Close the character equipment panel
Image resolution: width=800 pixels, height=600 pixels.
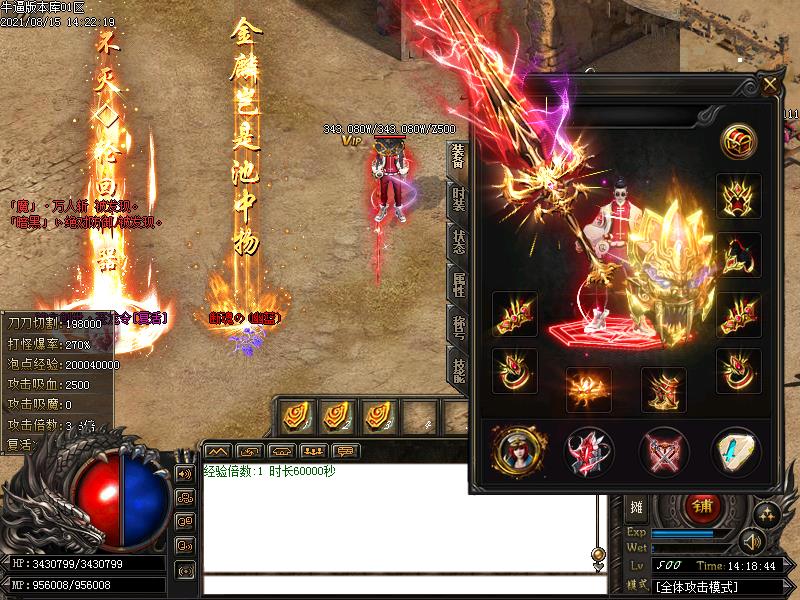click(769, 85)
